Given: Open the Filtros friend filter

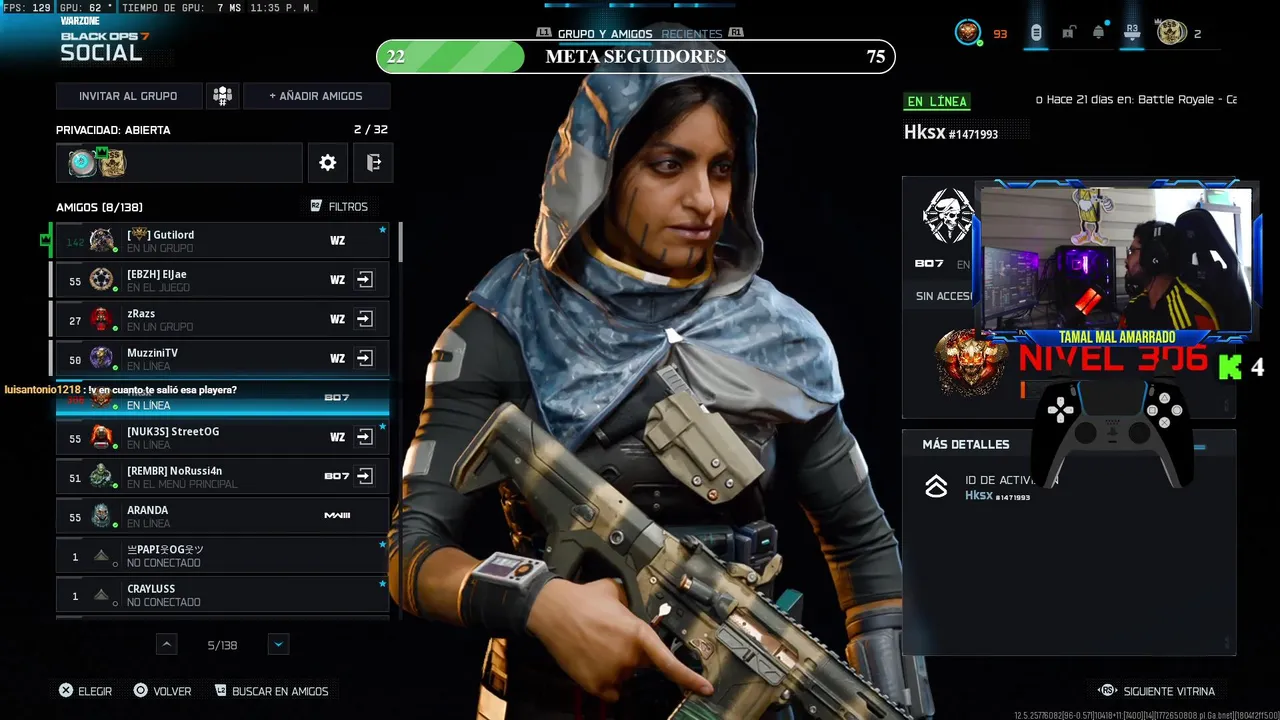Looking at the screenshot, I should click(x=339, y=207).
